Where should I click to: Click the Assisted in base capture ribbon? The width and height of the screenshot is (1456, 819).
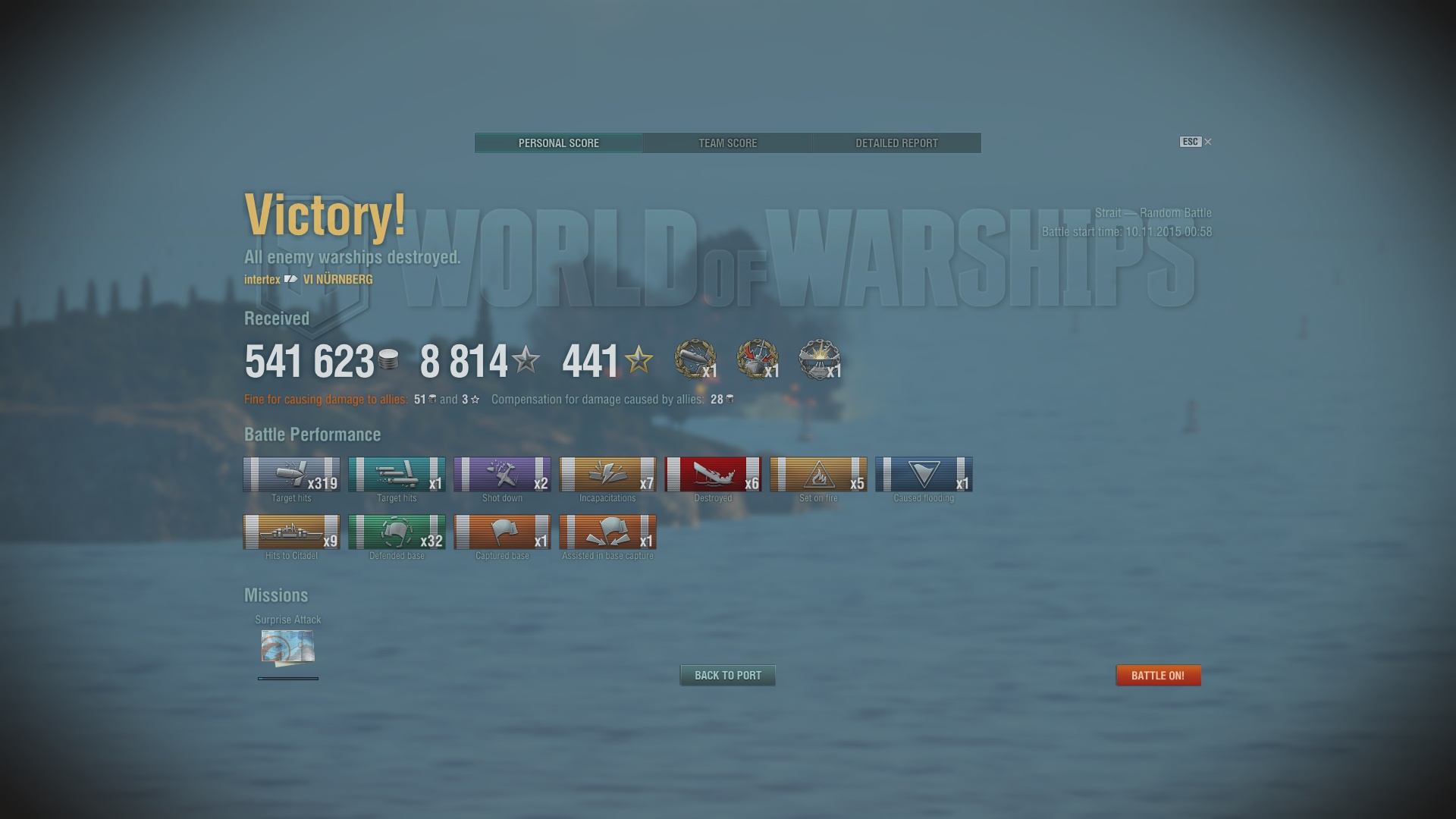(x=607, y=532)
